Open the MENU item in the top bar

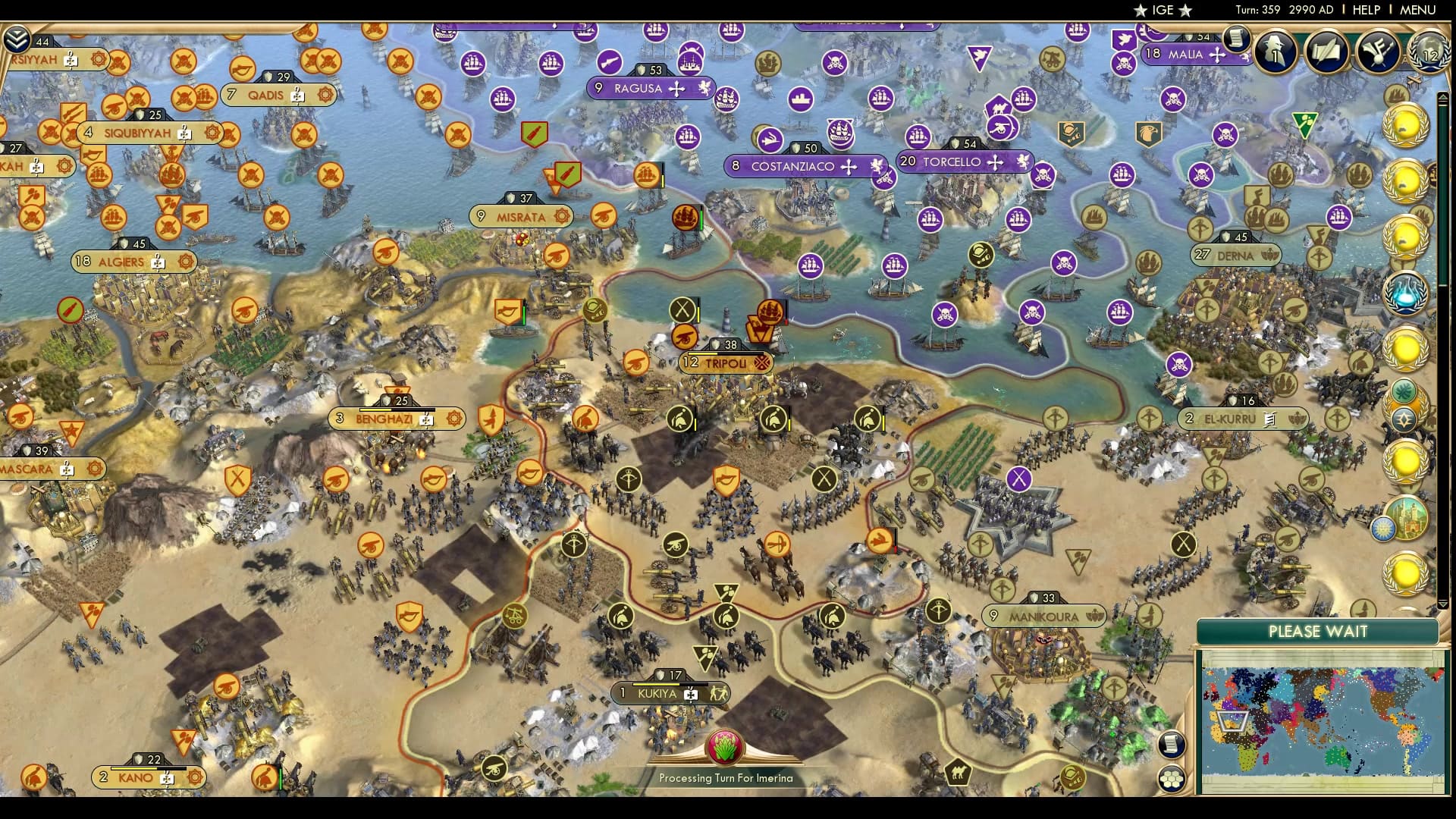pos(1417,11)
